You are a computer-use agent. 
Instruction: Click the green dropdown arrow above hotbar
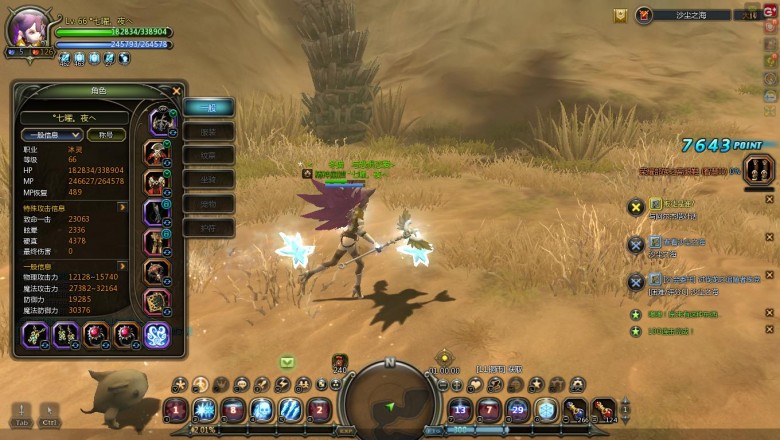tap(287, 362)
